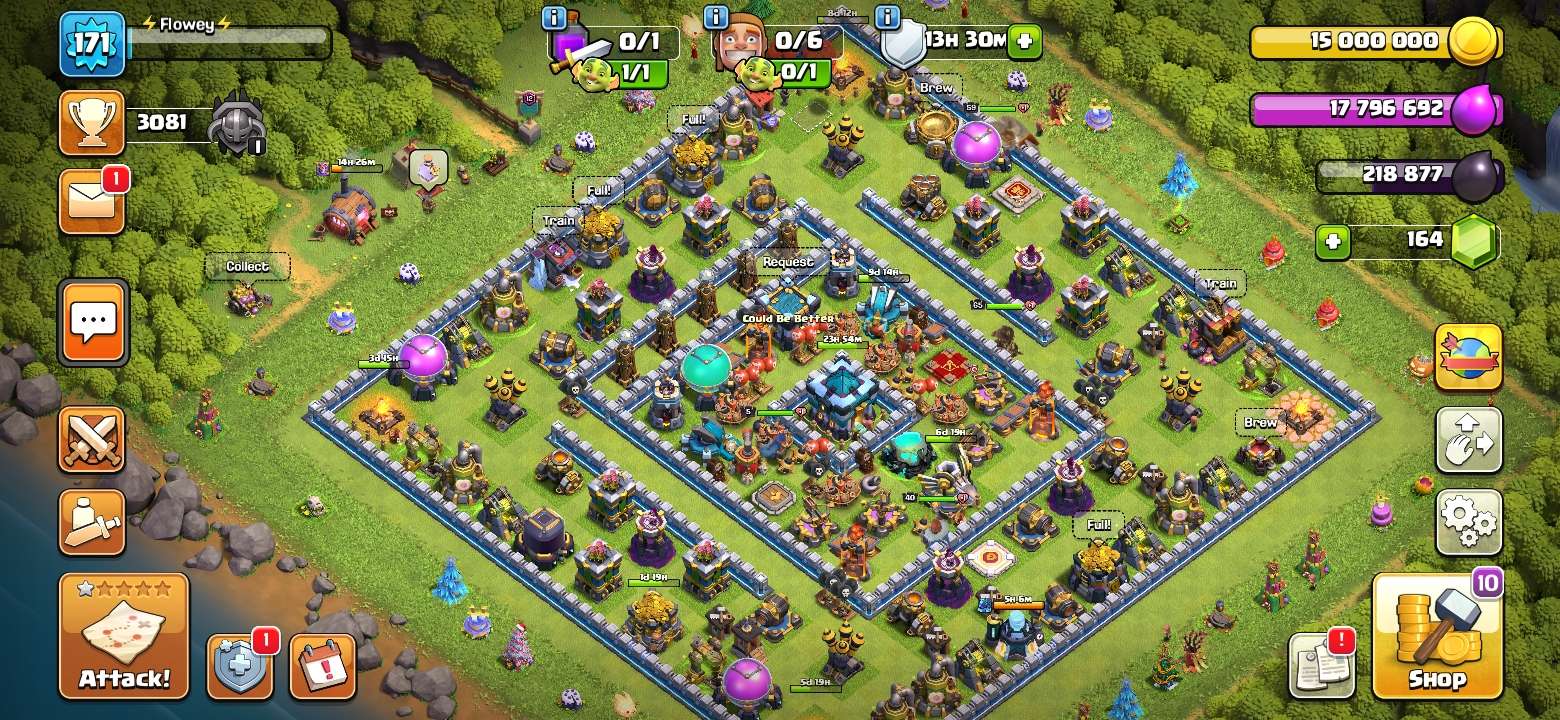Show laboratory info above the purple potion
This screenshot has width=1560, height=720.
point(554,17)
